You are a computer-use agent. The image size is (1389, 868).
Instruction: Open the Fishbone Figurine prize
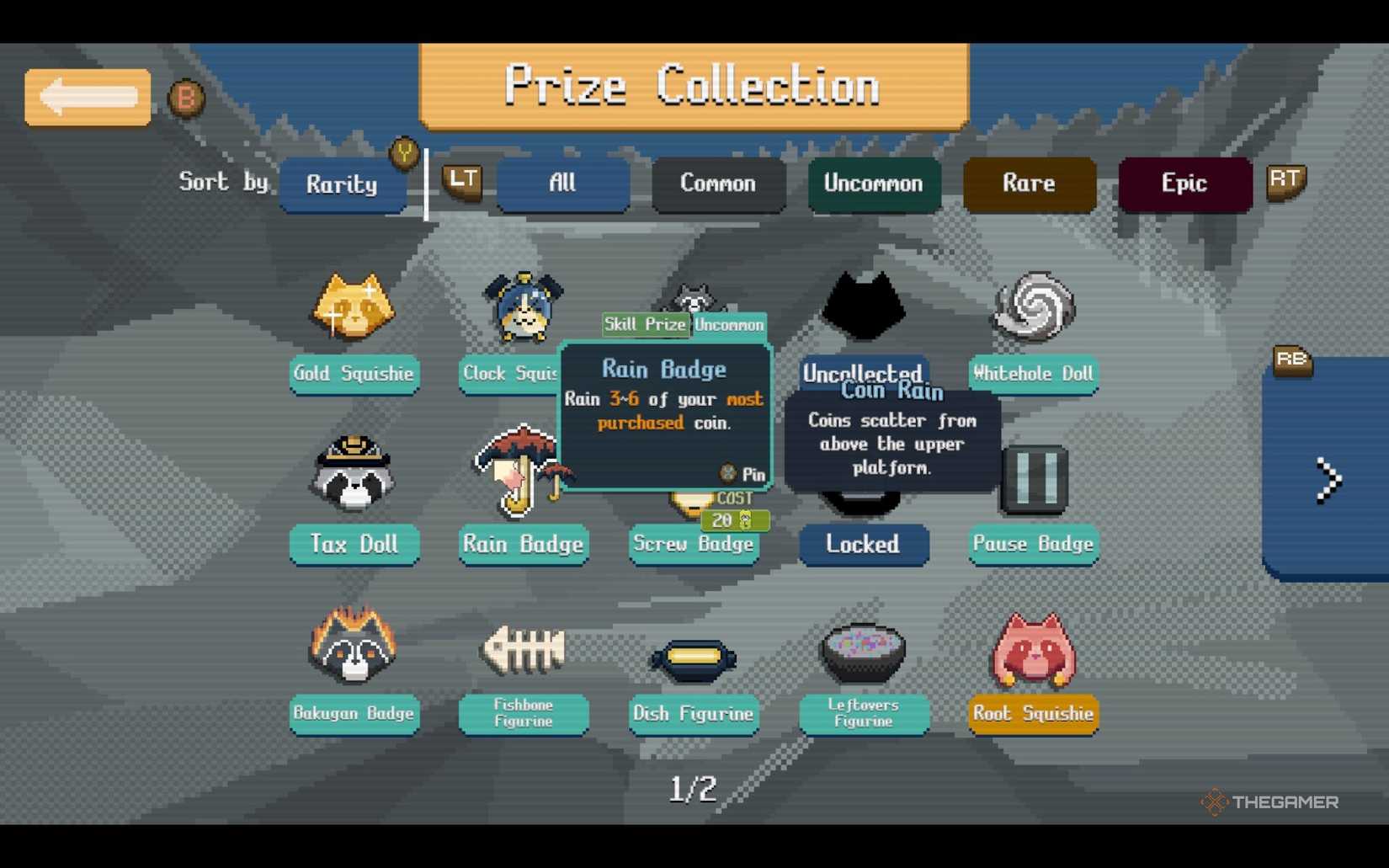point(522,648)
